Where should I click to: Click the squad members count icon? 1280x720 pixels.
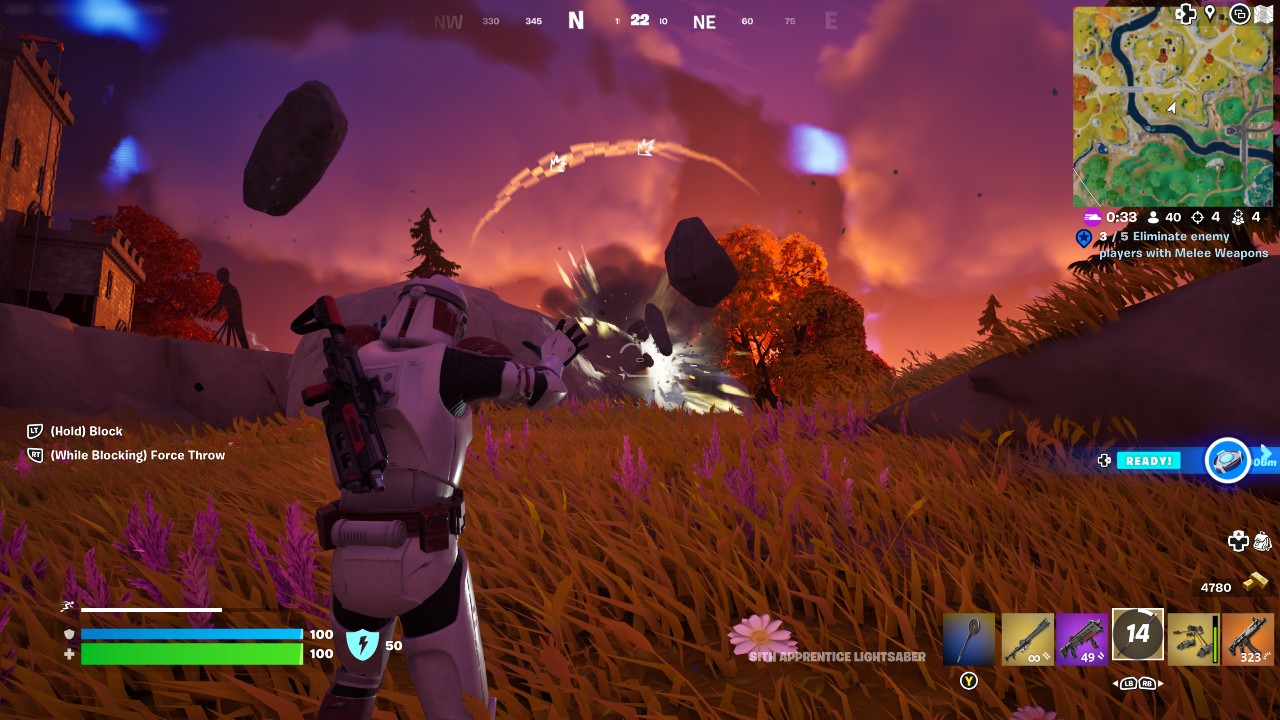(1239, 218)
